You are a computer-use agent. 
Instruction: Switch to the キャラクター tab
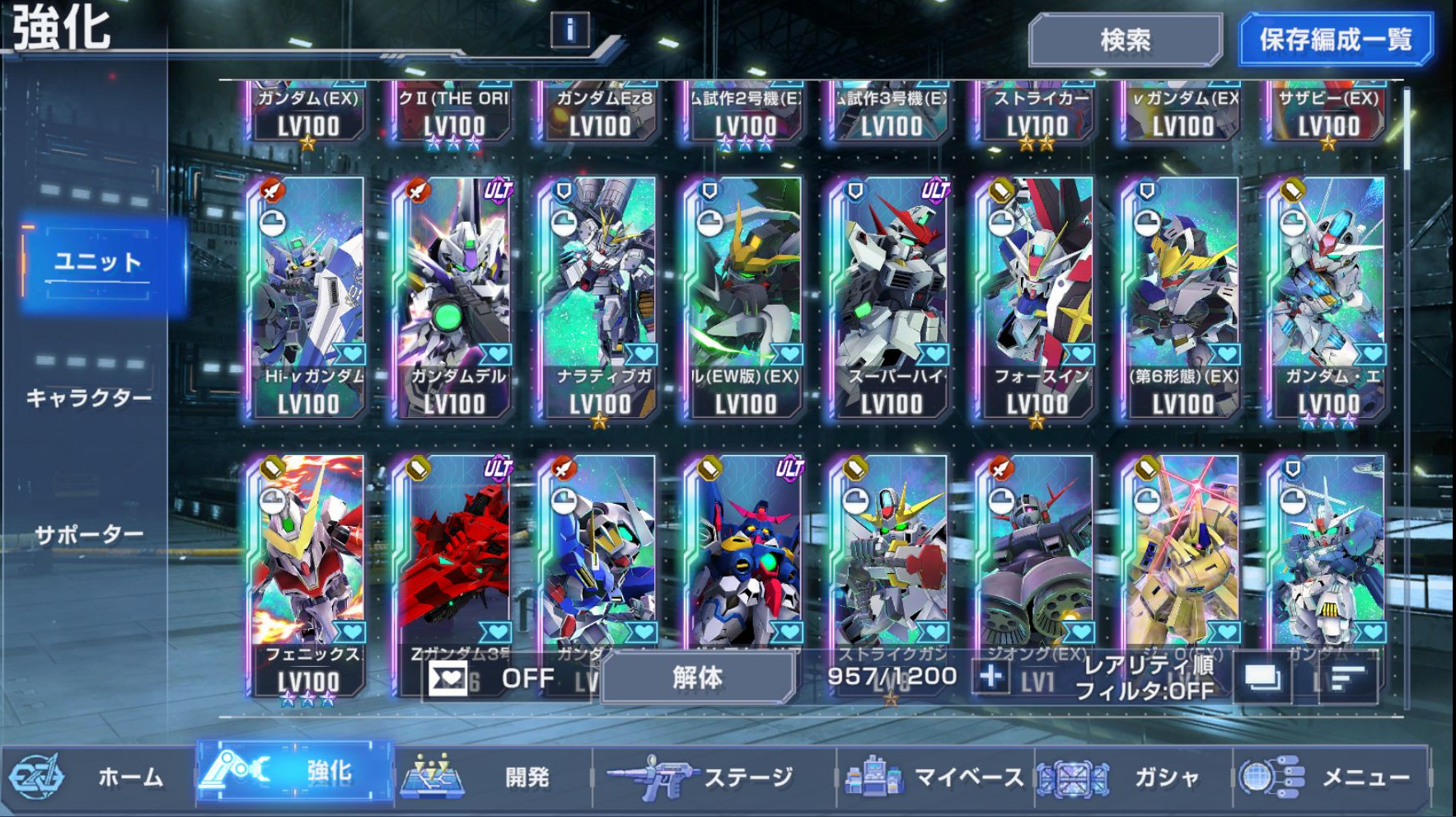(89, 398)
